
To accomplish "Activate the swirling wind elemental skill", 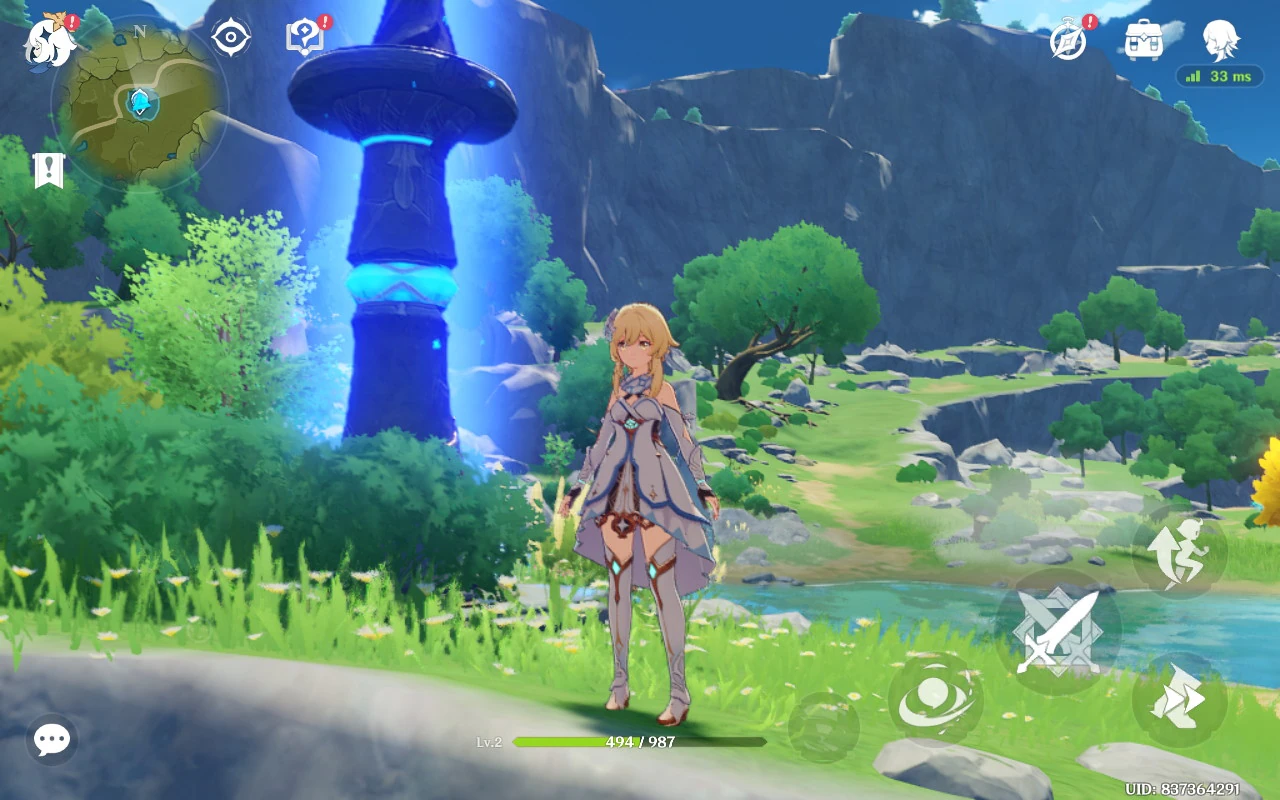I will [x=935, y=700].
